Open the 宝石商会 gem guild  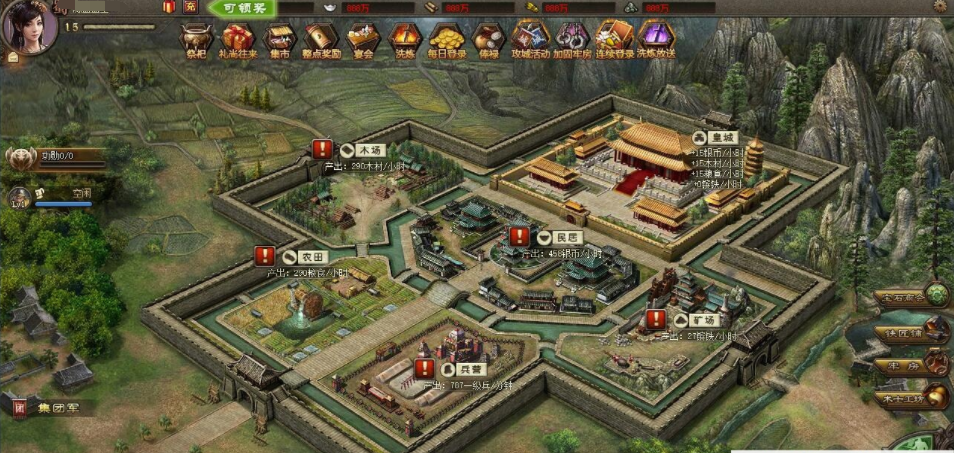point(910,297)
